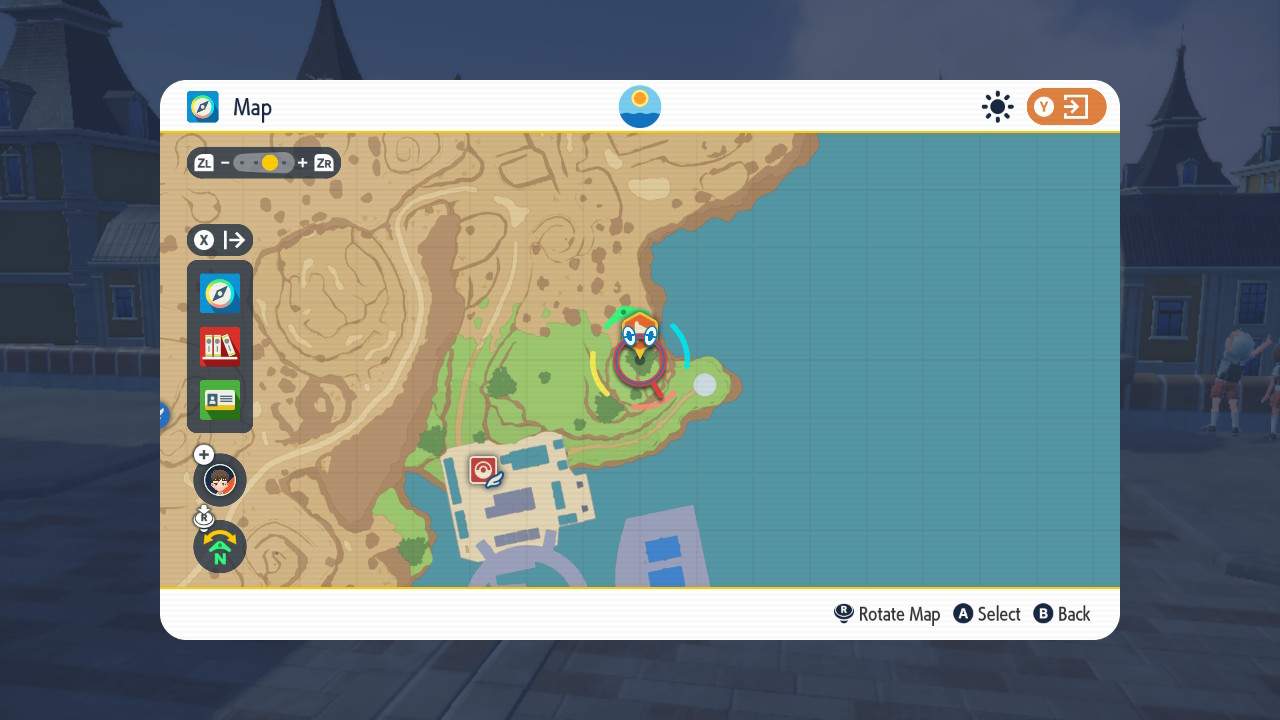Screen dimensions: 1280x720
Task: Click the sun weather icon in the header
Action: tap(997, 106)
